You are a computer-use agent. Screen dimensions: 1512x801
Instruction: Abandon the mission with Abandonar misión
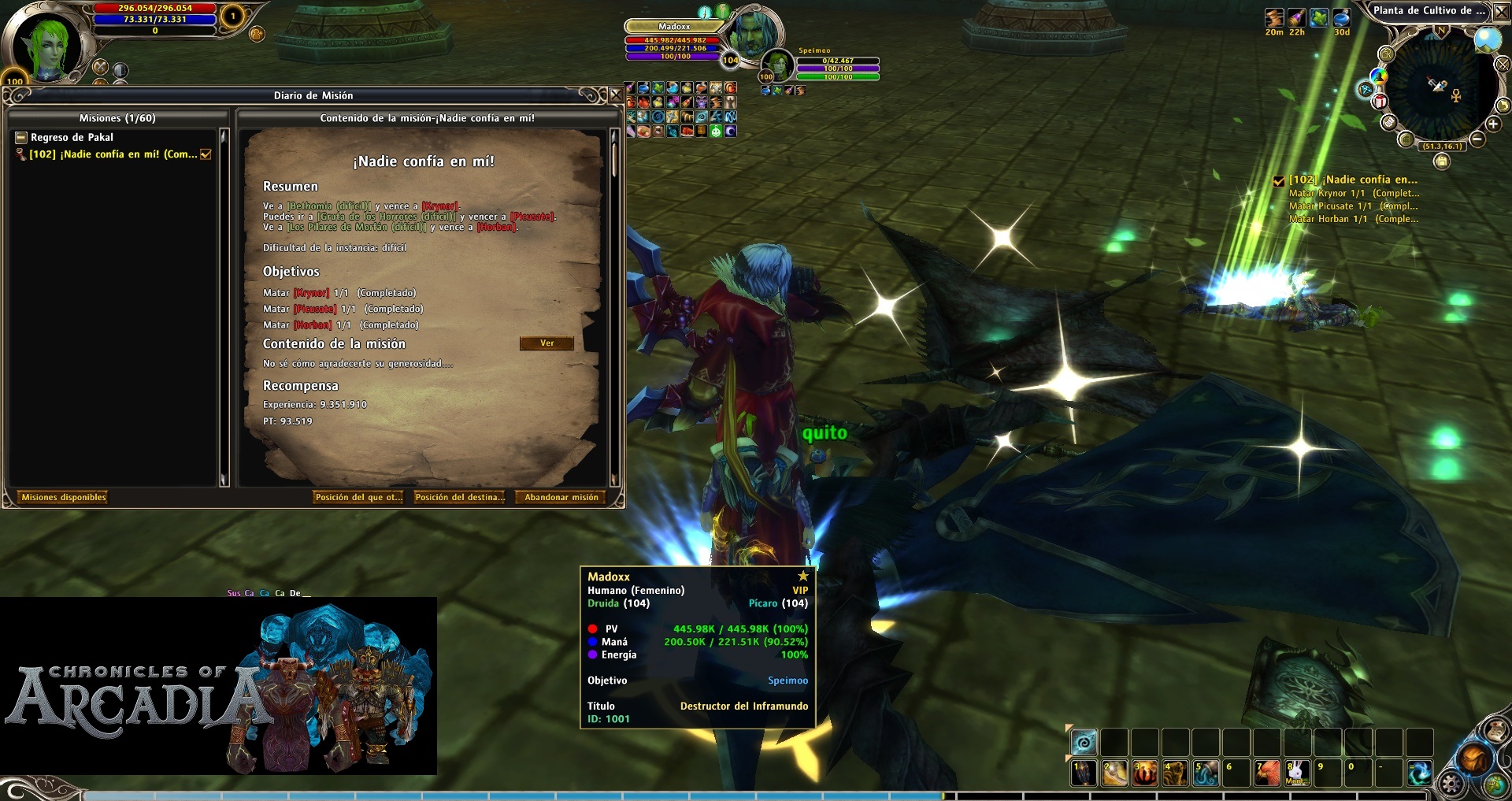[x=561, y=497]
